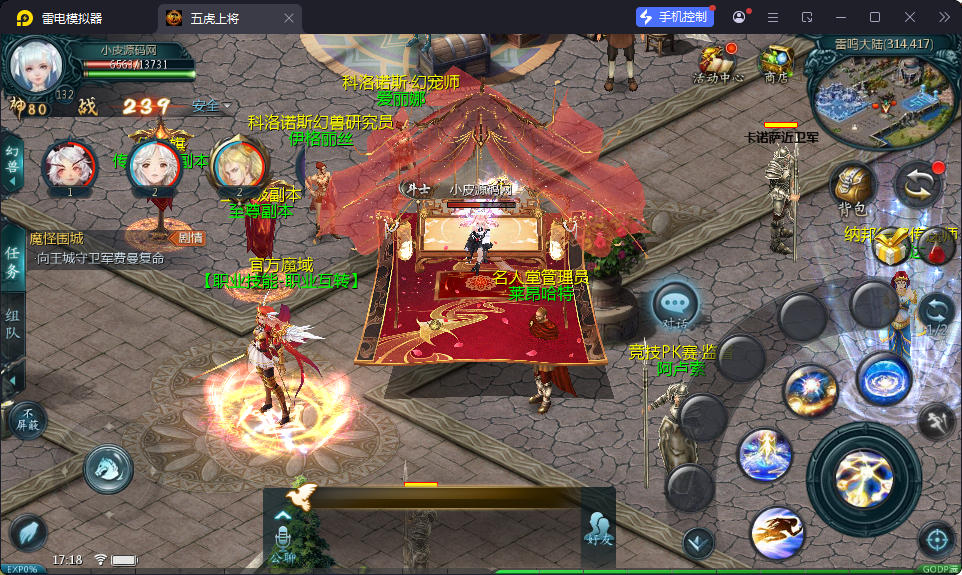The width and height of the screenshot is (962, 575).
Task: Click the player portrait avatar
Action: (x=37, y=65)
